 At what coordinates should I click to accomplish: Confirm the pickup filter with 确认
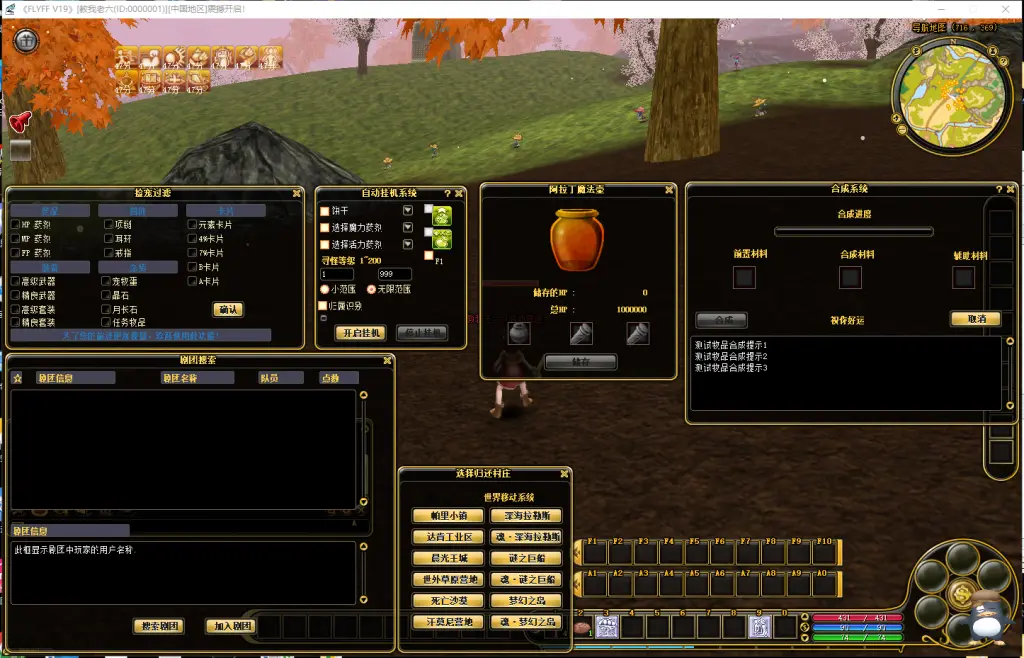[x=228, y=310]
